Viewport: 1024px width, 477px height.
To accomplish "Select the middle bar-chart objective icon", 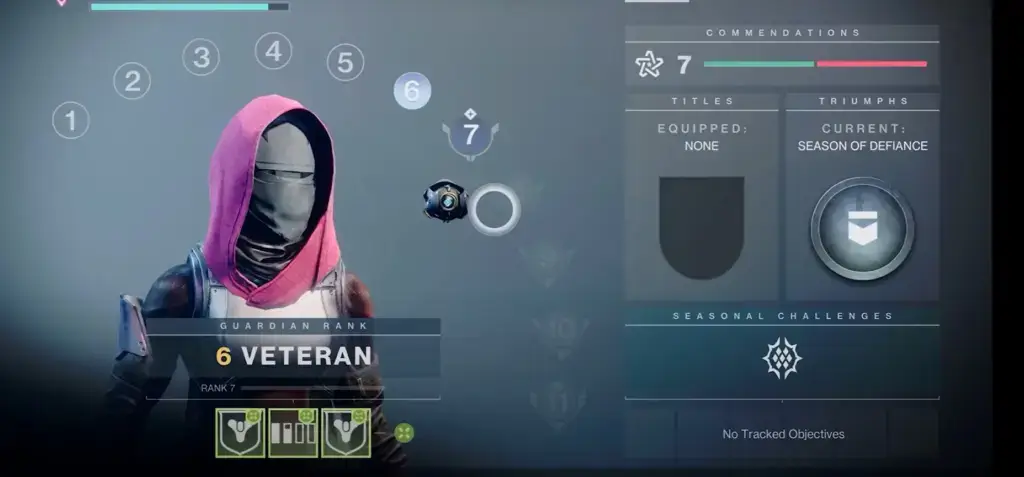I will pyautogui.click(x=293, y=433).
